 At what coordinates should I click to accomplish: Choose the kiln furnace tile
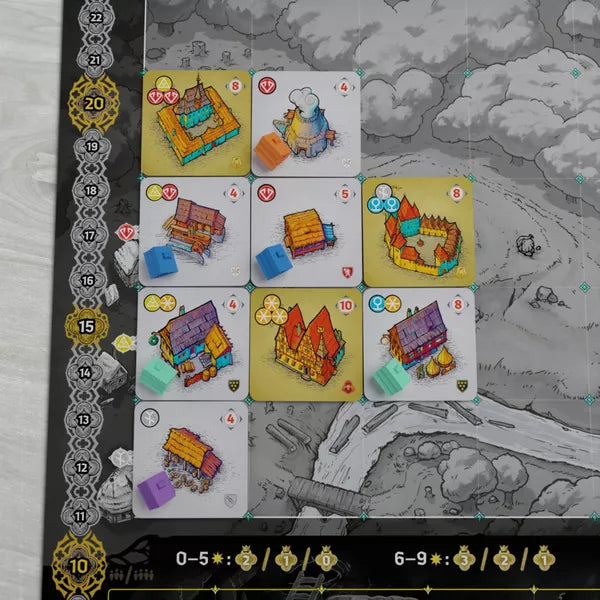[x=305, y=120]
